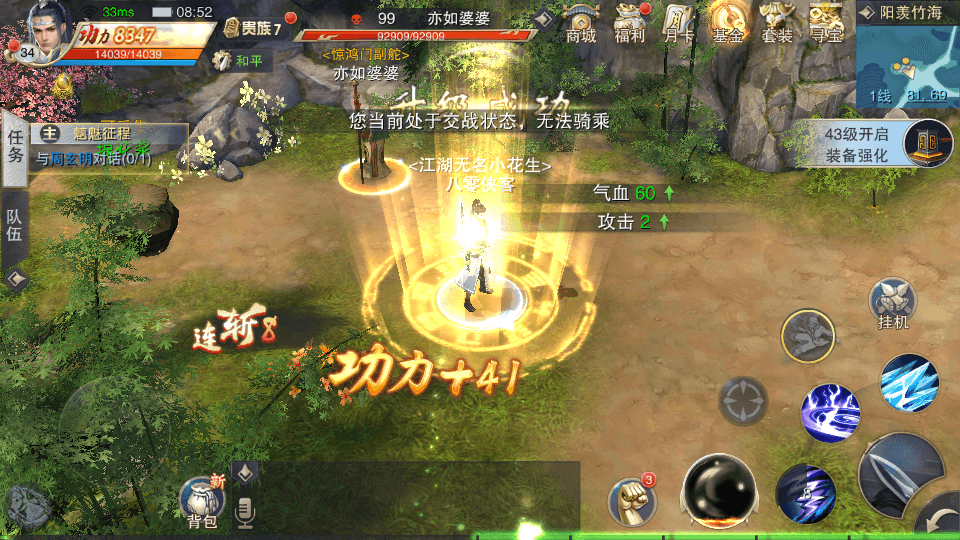
Task: Open the 背包 backpack
Action: click(201, 501)
